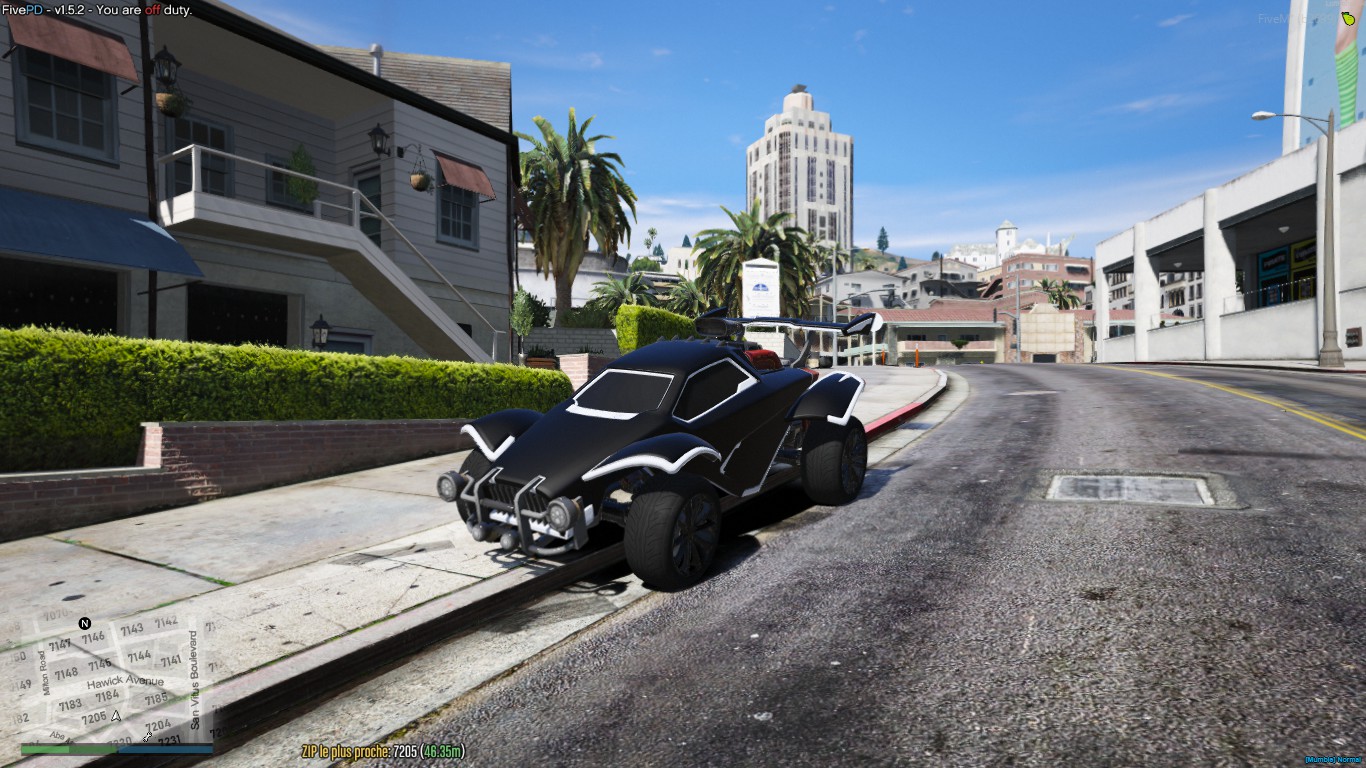Select the Milton Road label on minimap
1366x768 pixels.
click(45, 672)
